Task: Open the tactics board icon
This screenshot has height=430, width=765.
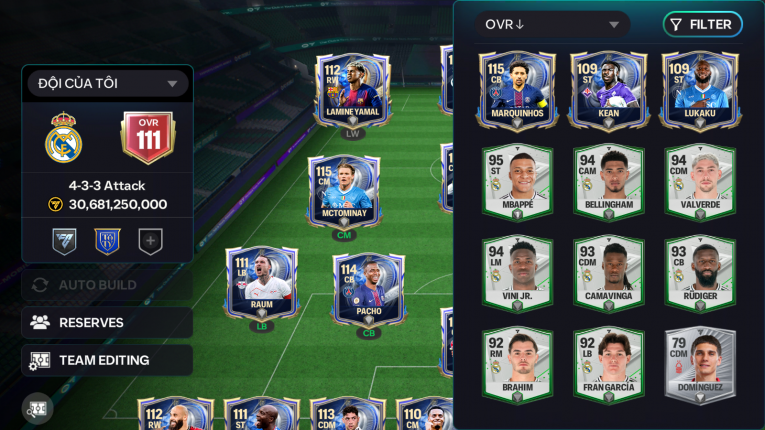Action: pyautogui.click(x=38, y=408)
